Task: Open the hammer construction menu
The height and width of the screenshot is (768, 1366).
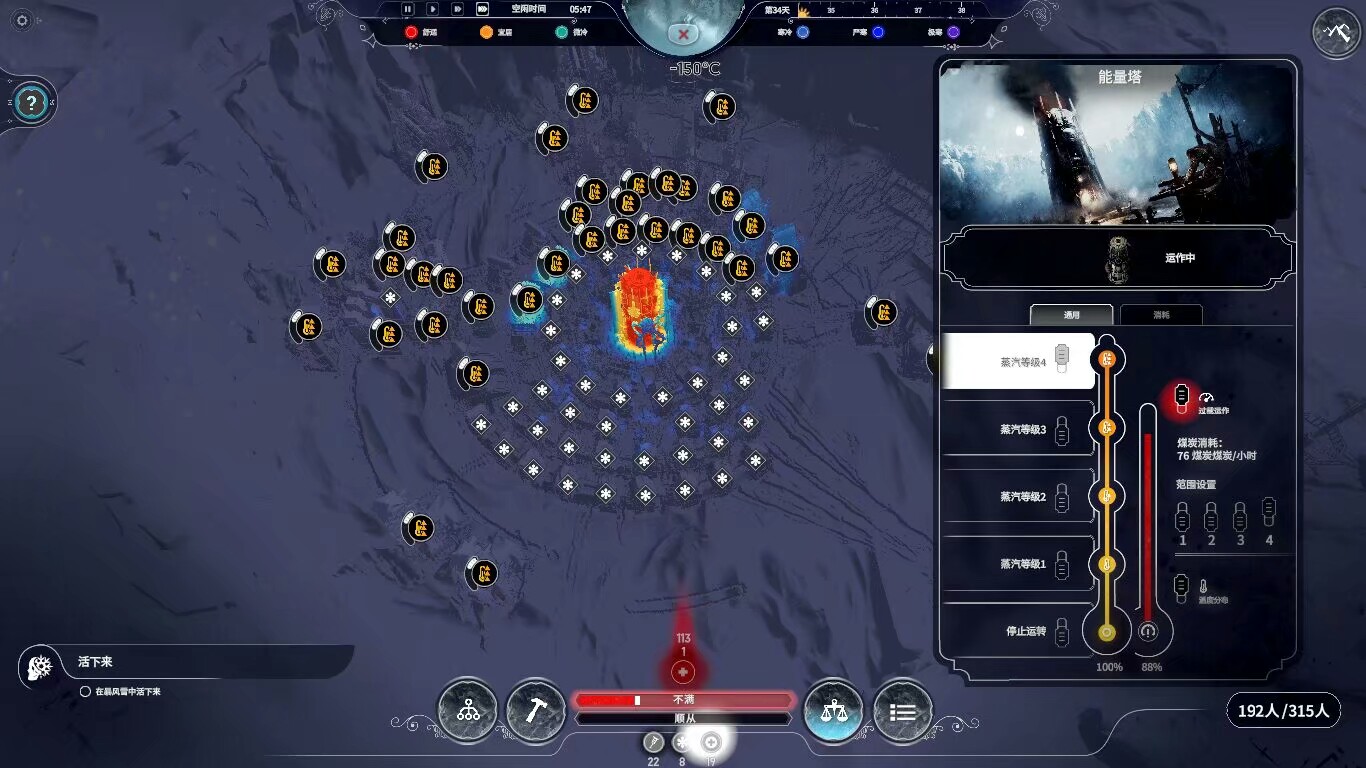Action: (536, 711)
